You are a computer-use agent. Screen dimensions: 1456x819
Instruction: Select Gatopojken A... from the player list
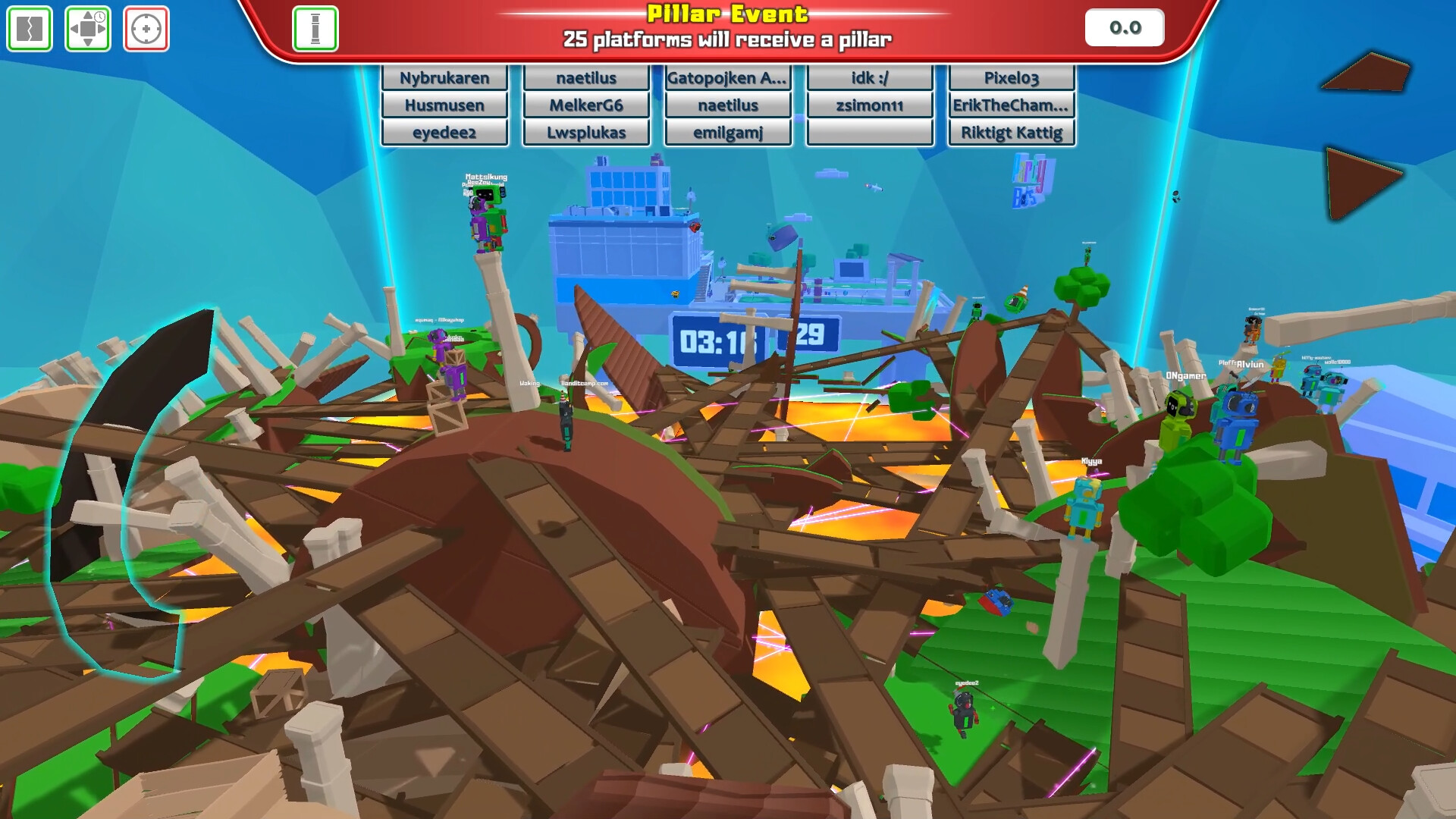click(726, 77)
